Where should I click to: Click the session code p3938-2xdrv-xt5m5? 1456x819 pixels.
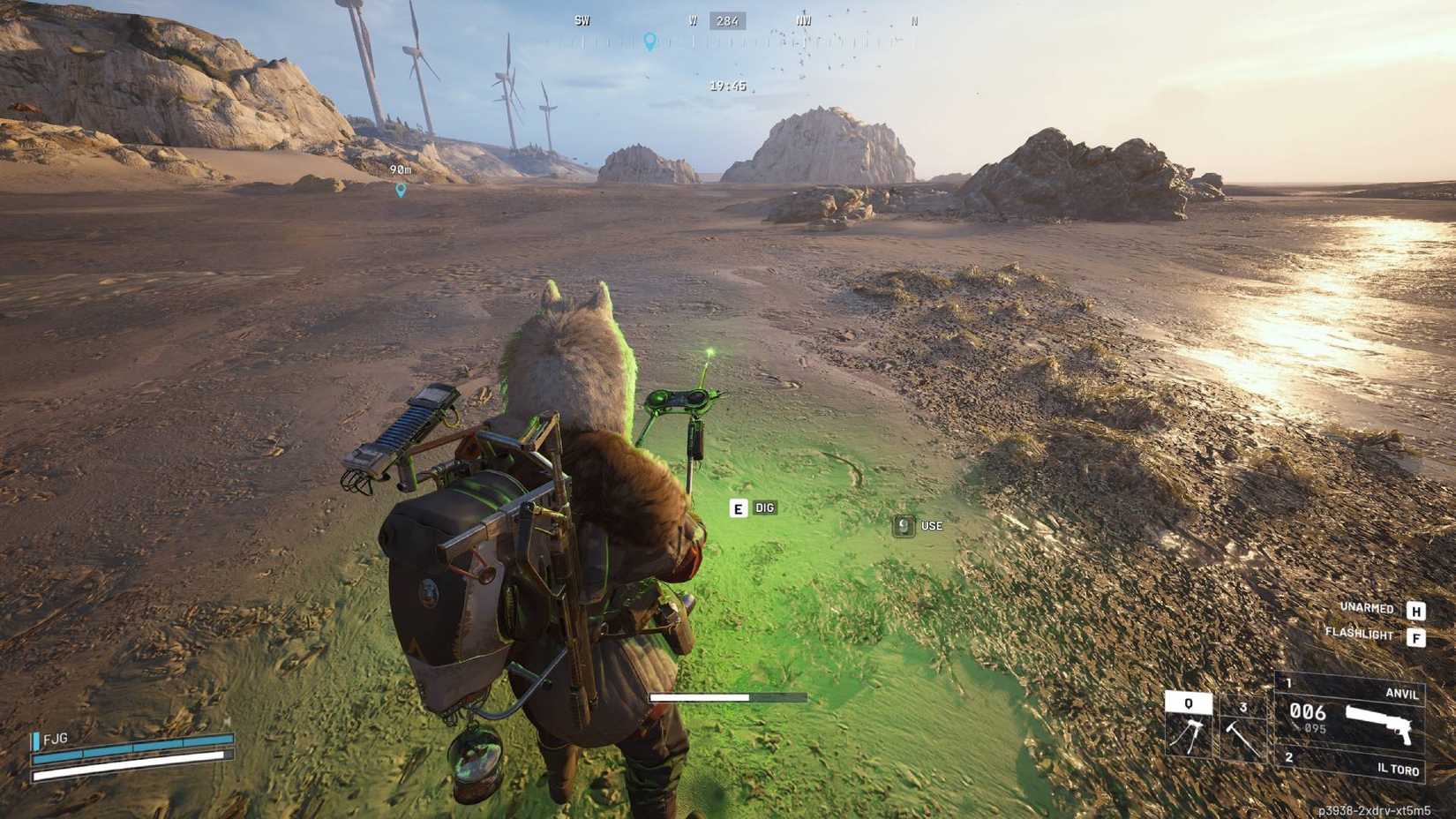[1376, 808]
